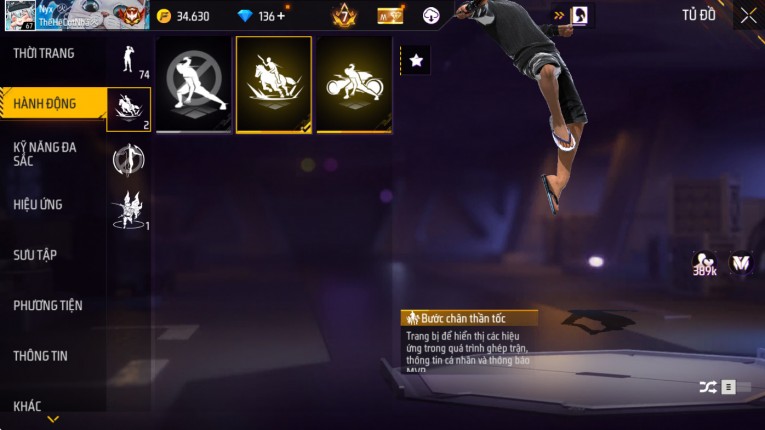
Task: Open the Hiệu Ứng category
Action: [38, 205]
